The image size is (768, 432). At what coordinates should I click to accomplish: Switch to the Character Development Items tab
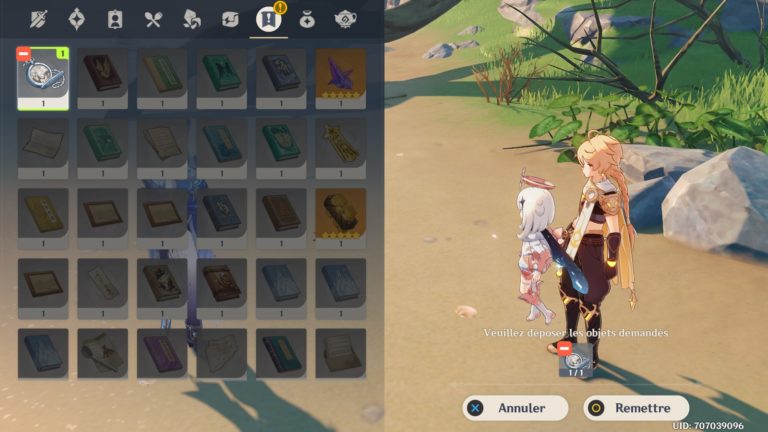[115, 18]
